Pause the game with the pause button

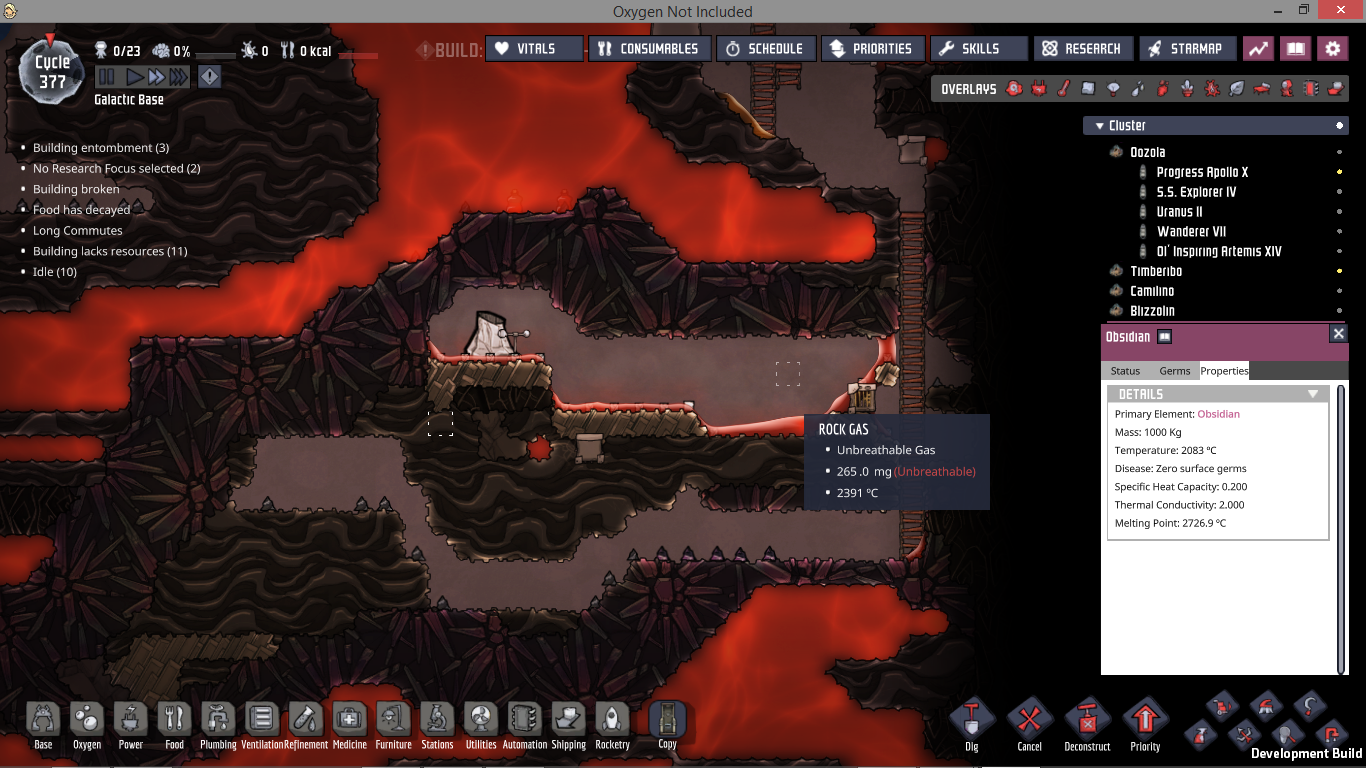point(106,77)
